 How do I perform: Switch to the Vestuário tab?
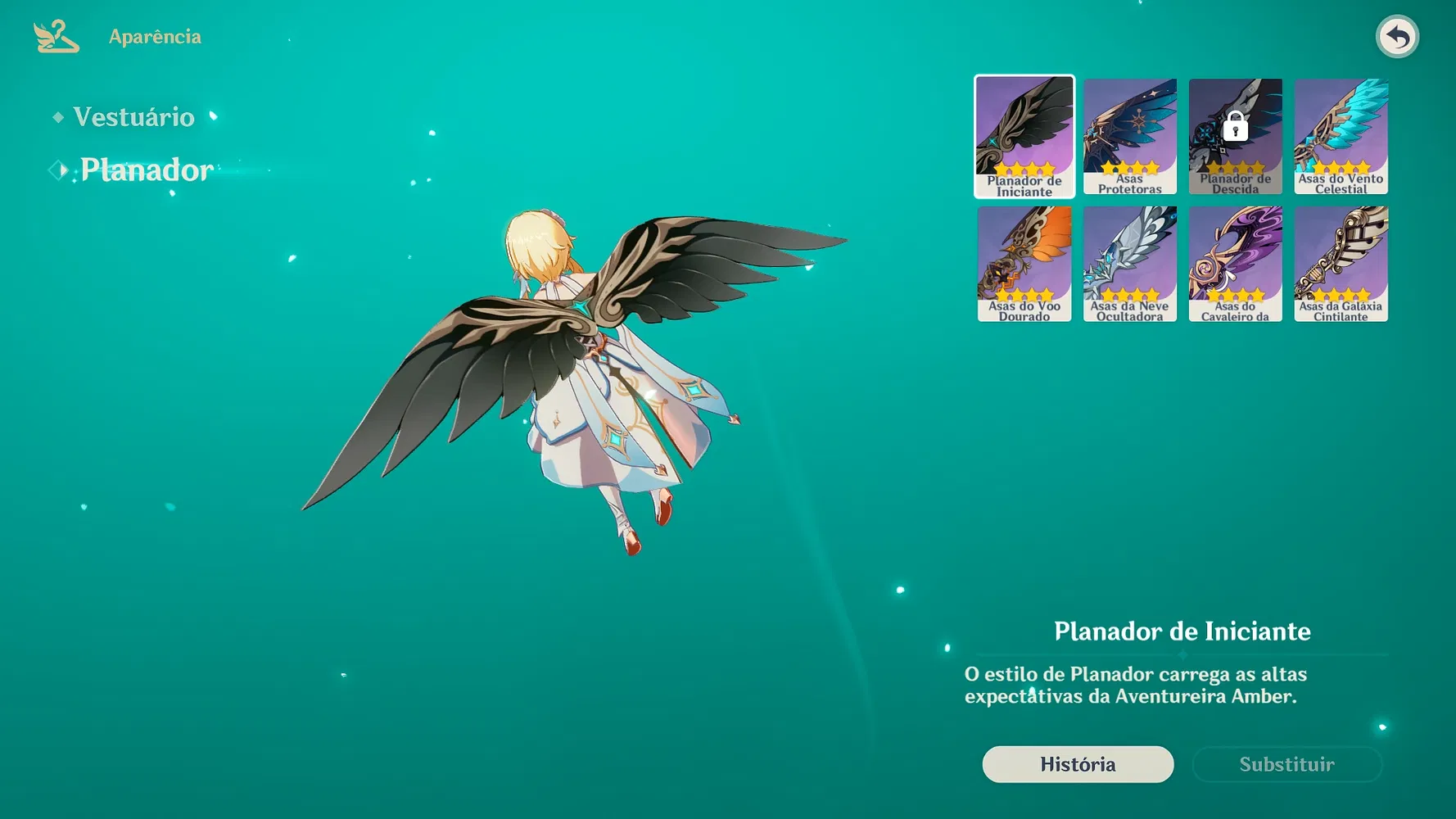click(x=133, y=117)
